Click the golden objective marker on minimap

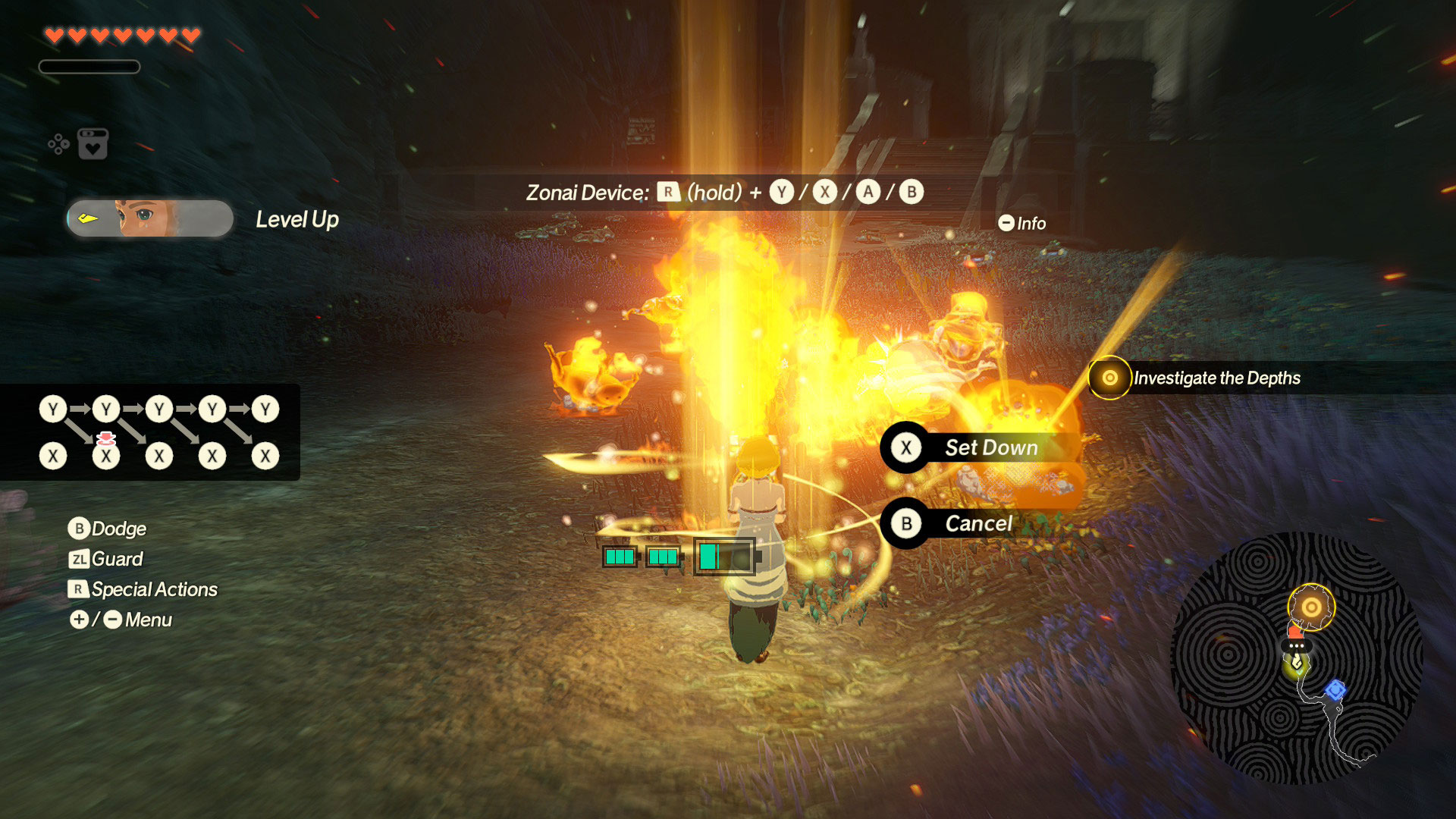(x=1310, y=607)
